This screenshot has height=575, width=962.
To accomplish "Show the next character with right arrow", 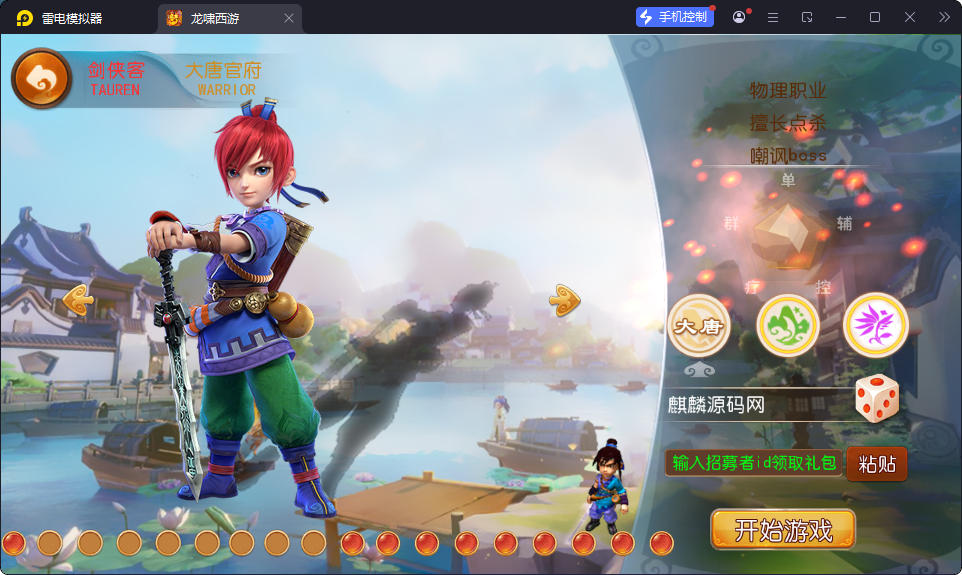I will (x=564, y=299).
